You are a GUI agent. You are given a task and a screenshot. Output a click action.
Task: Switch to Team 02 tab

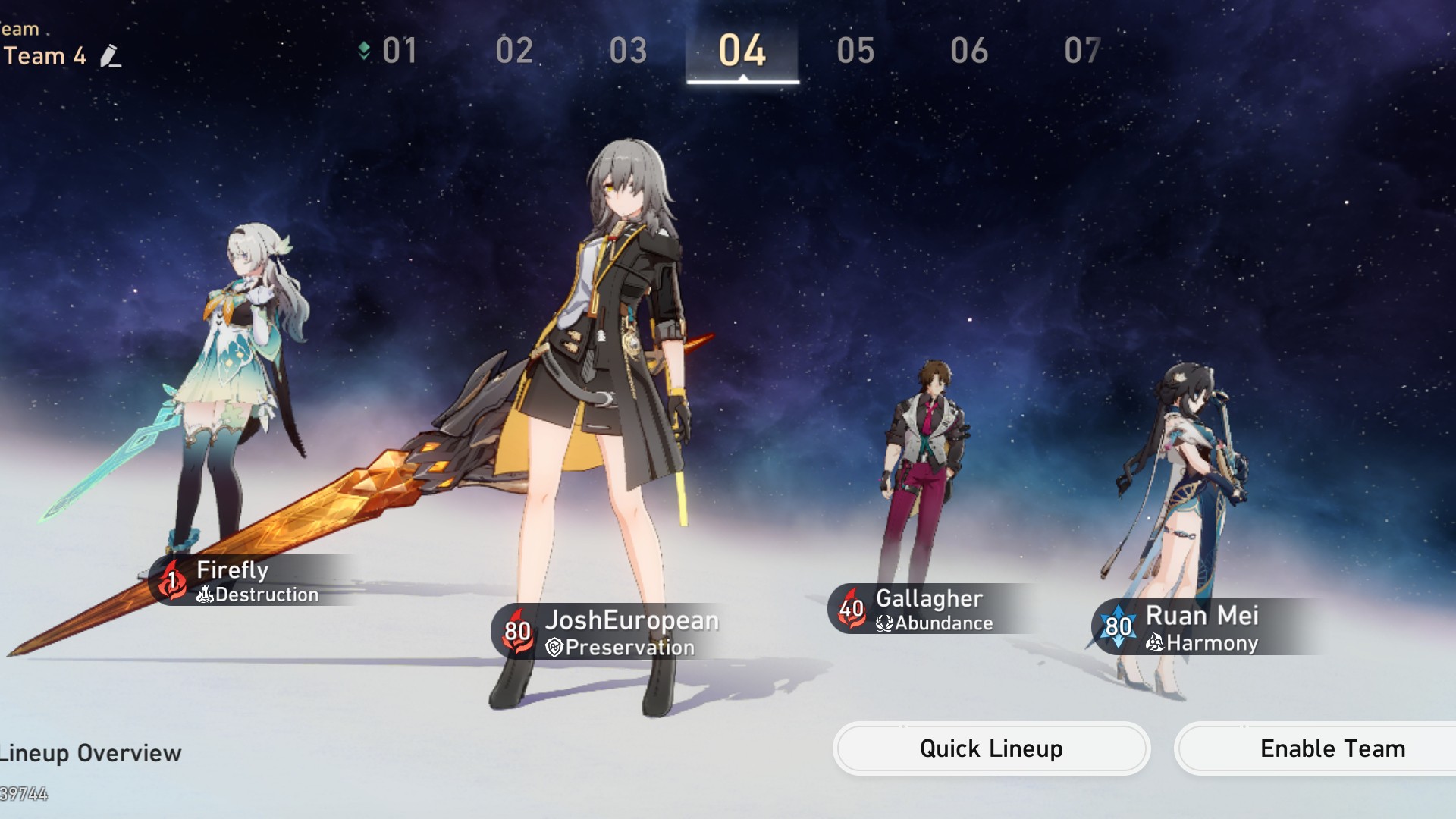coord(514,52)
